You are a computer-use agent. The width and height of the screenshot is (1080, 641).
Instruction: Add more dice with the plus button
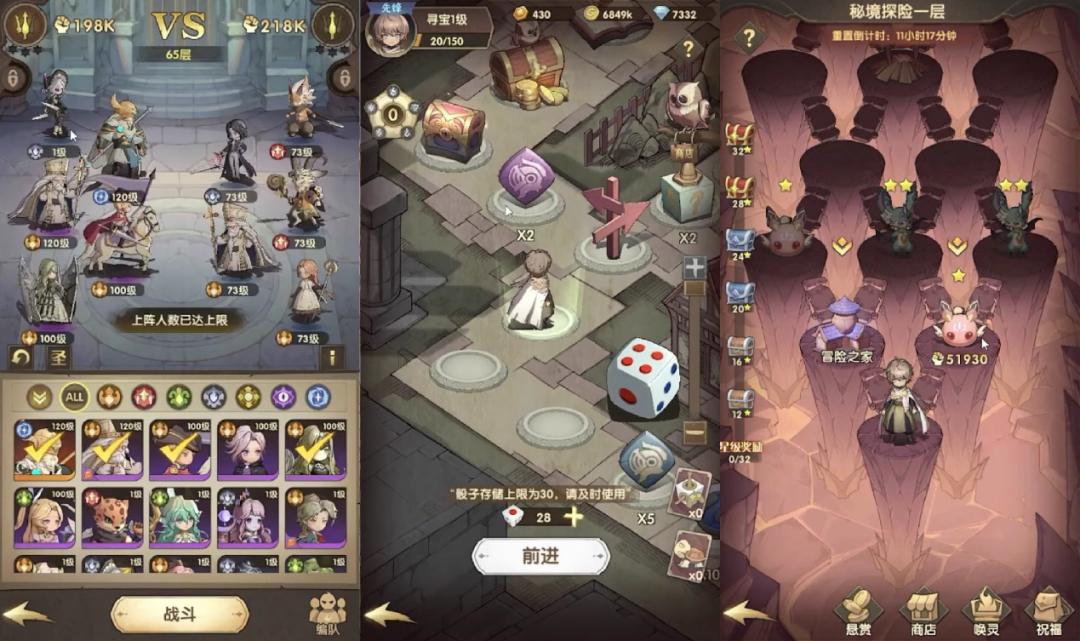pos(574,516)
